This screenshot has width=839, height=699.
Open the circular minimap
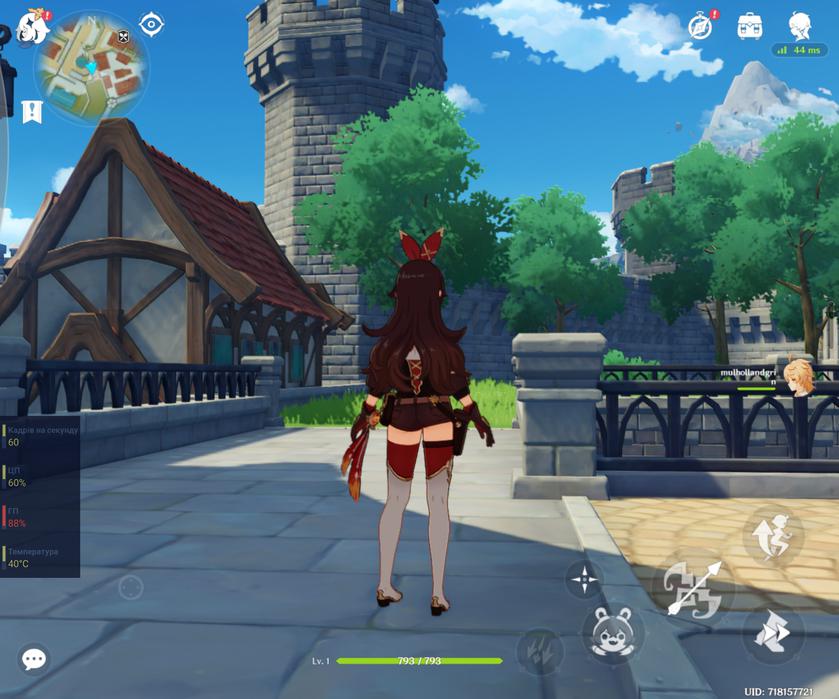pos(92,68)
